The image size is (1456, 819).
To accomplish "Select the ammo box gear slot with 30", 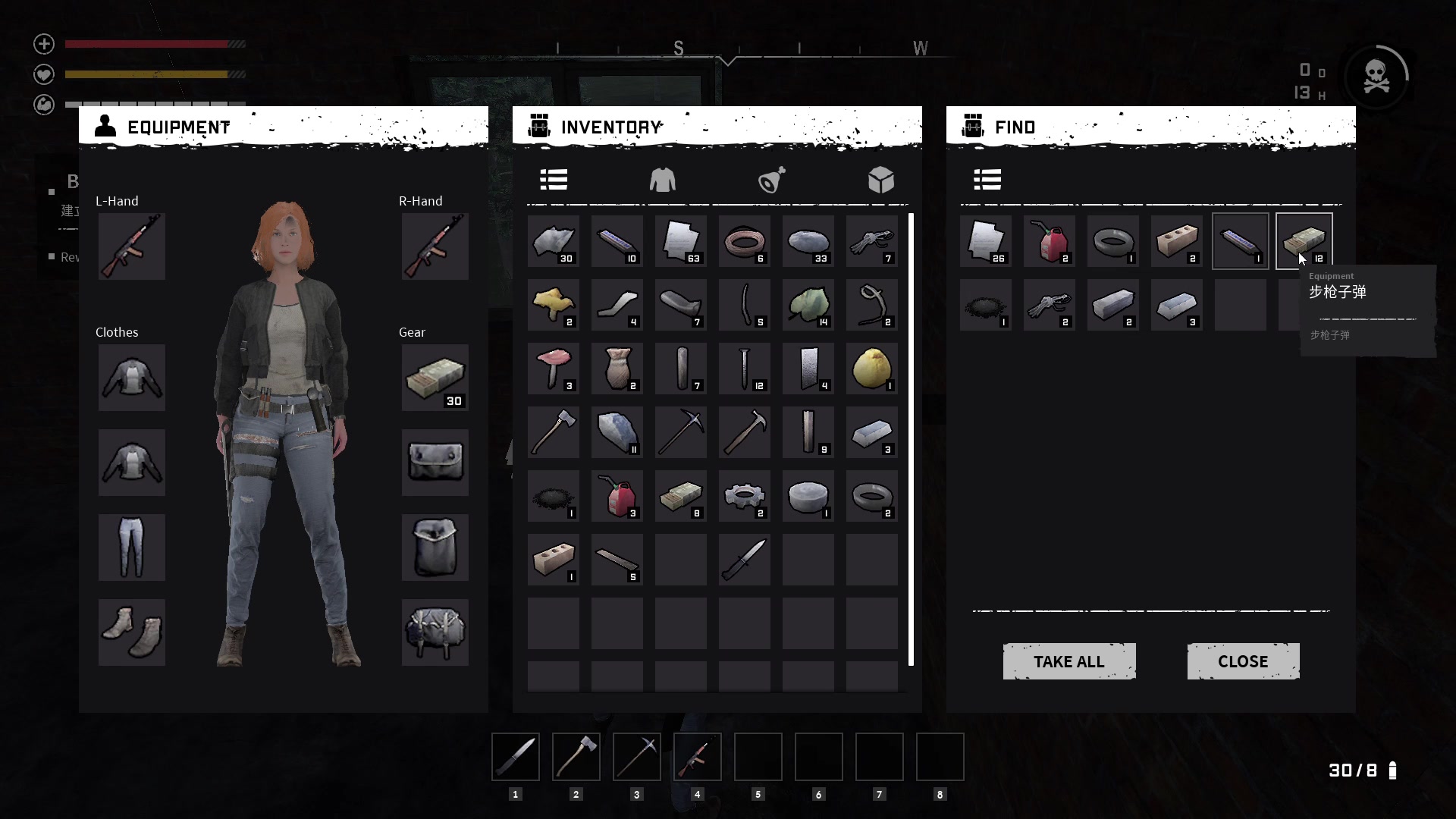I will coord(435,378).
